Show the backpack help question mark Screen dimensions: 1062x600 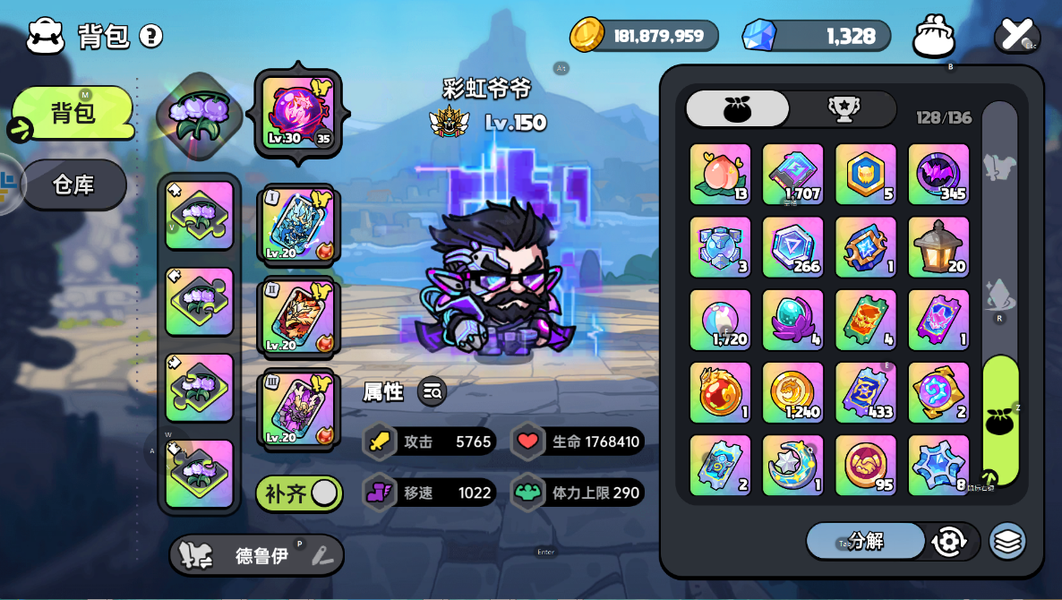coord(151,37)
